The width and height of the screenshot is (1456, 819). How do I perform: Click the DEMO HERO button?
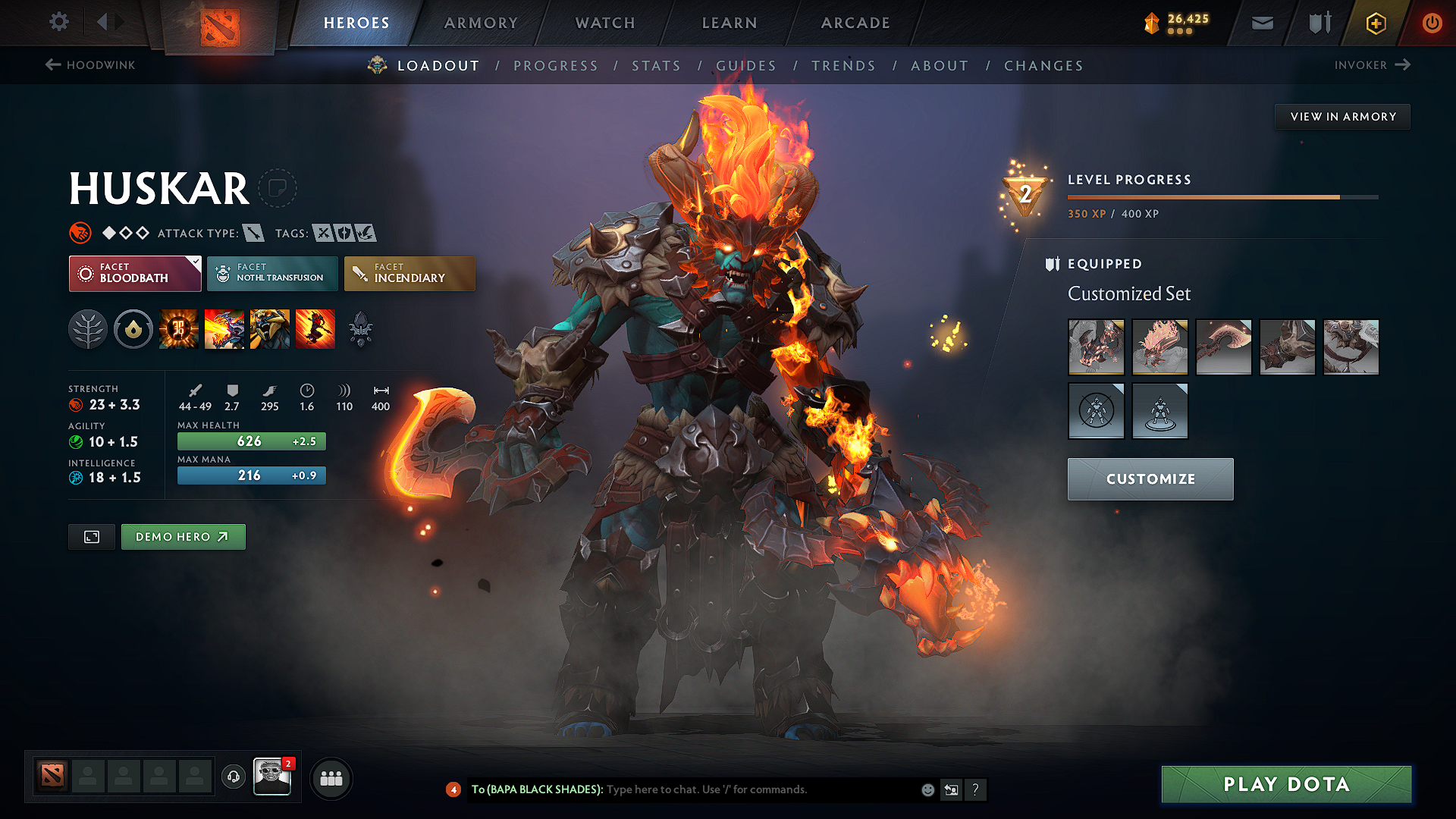183,536
